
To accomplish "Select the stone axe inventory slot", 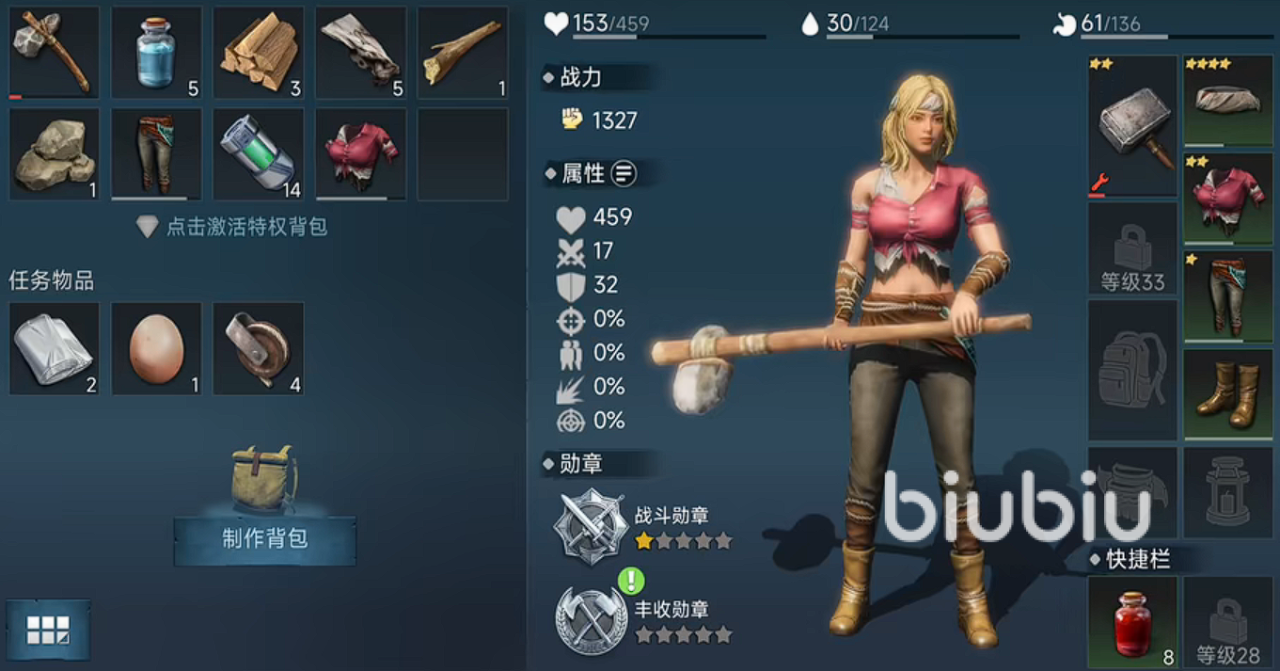I will tap(54, 52).
